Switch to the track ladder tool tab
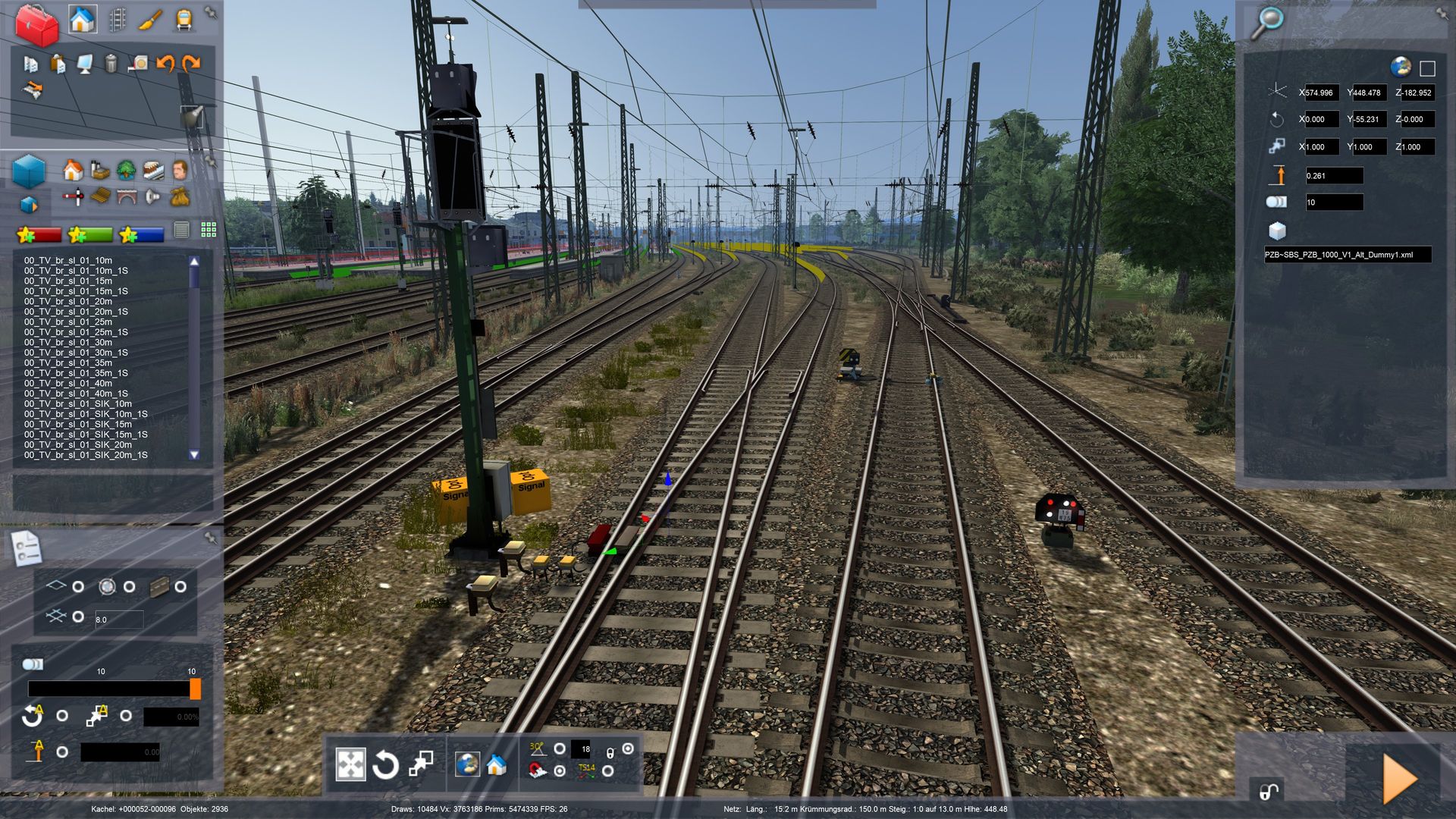Screen dimensions: 1456x819 (x=117, y=20)
